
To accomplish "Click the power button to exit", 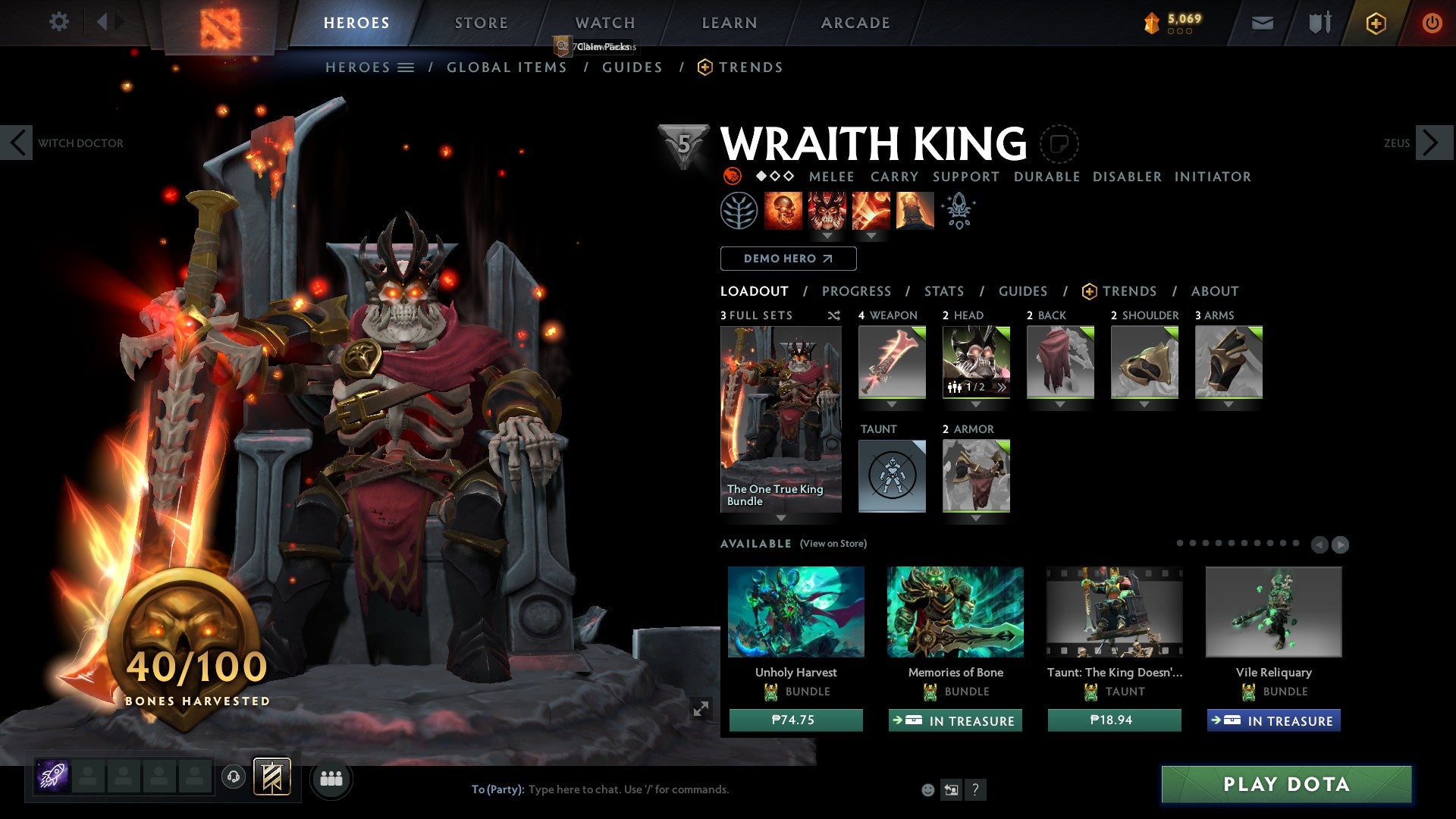I will pos(1432,23).
